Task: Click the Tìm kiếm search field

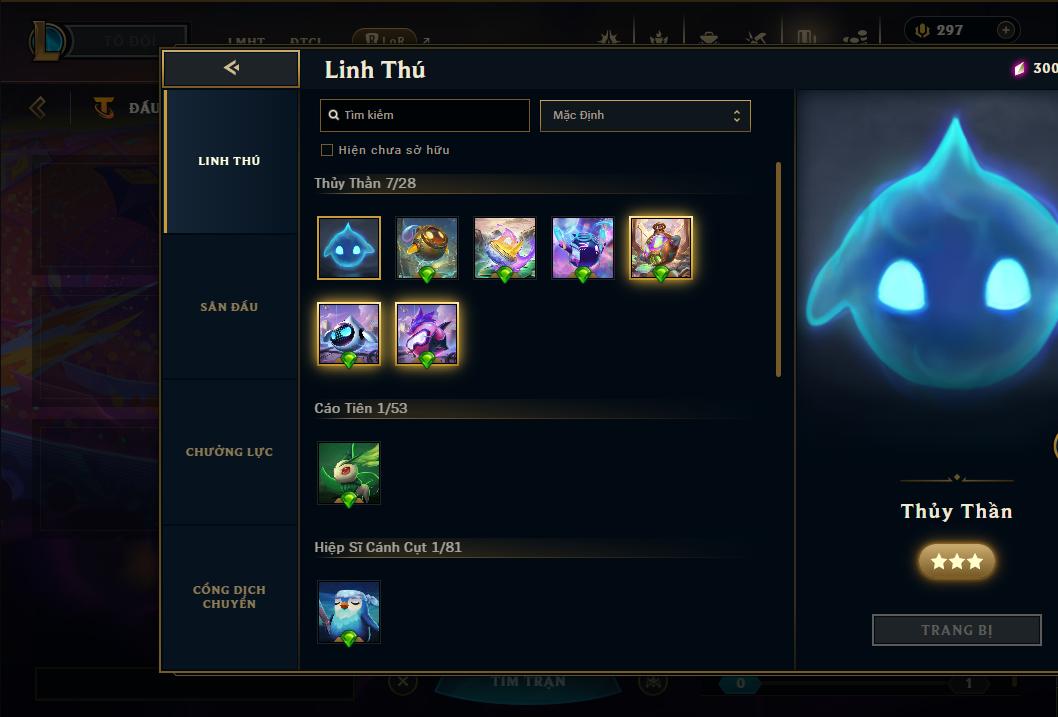Action: coord(425,115)
